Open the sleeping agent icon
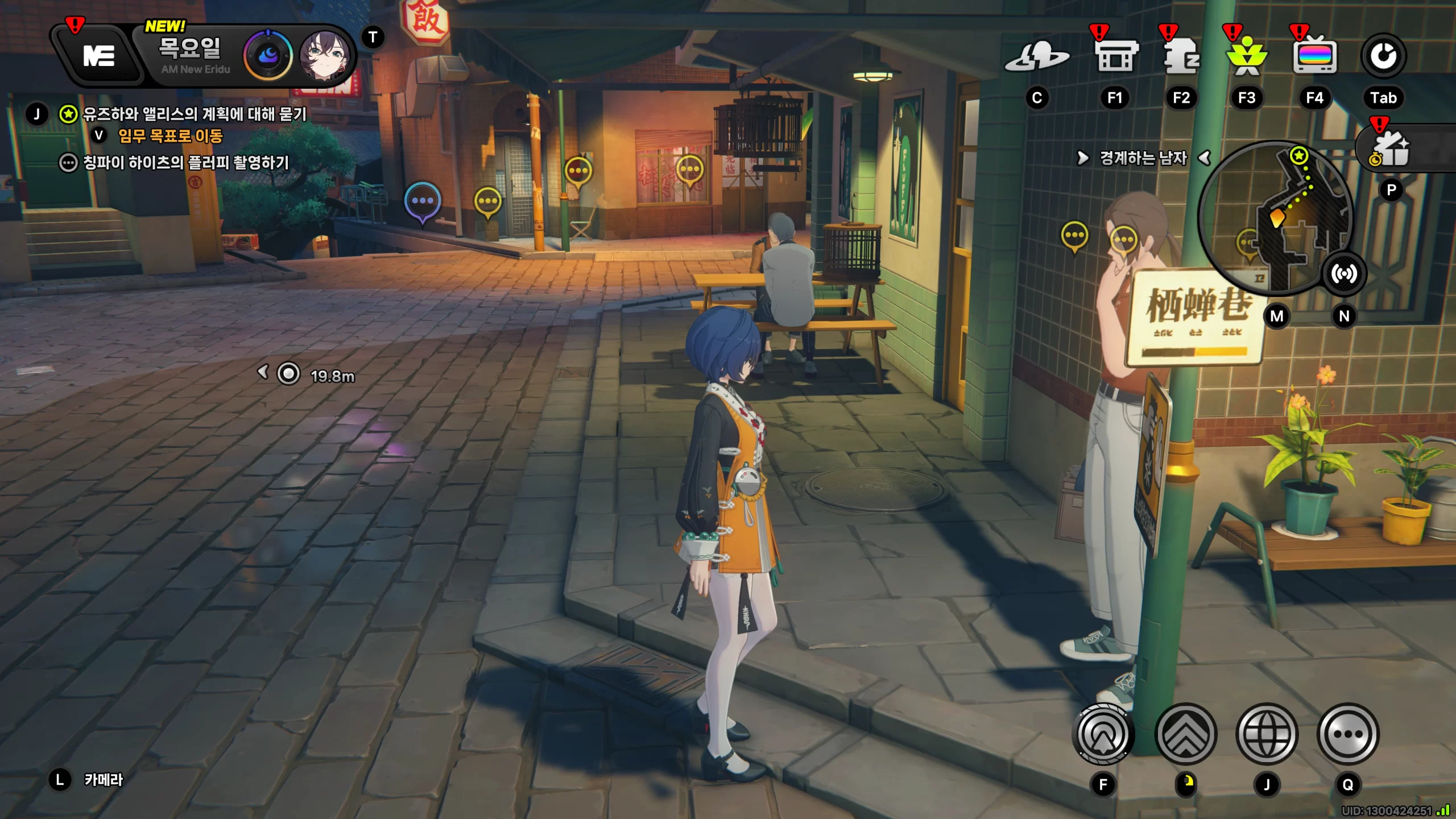This screenshot has height=819, width=1456. 1181,57
